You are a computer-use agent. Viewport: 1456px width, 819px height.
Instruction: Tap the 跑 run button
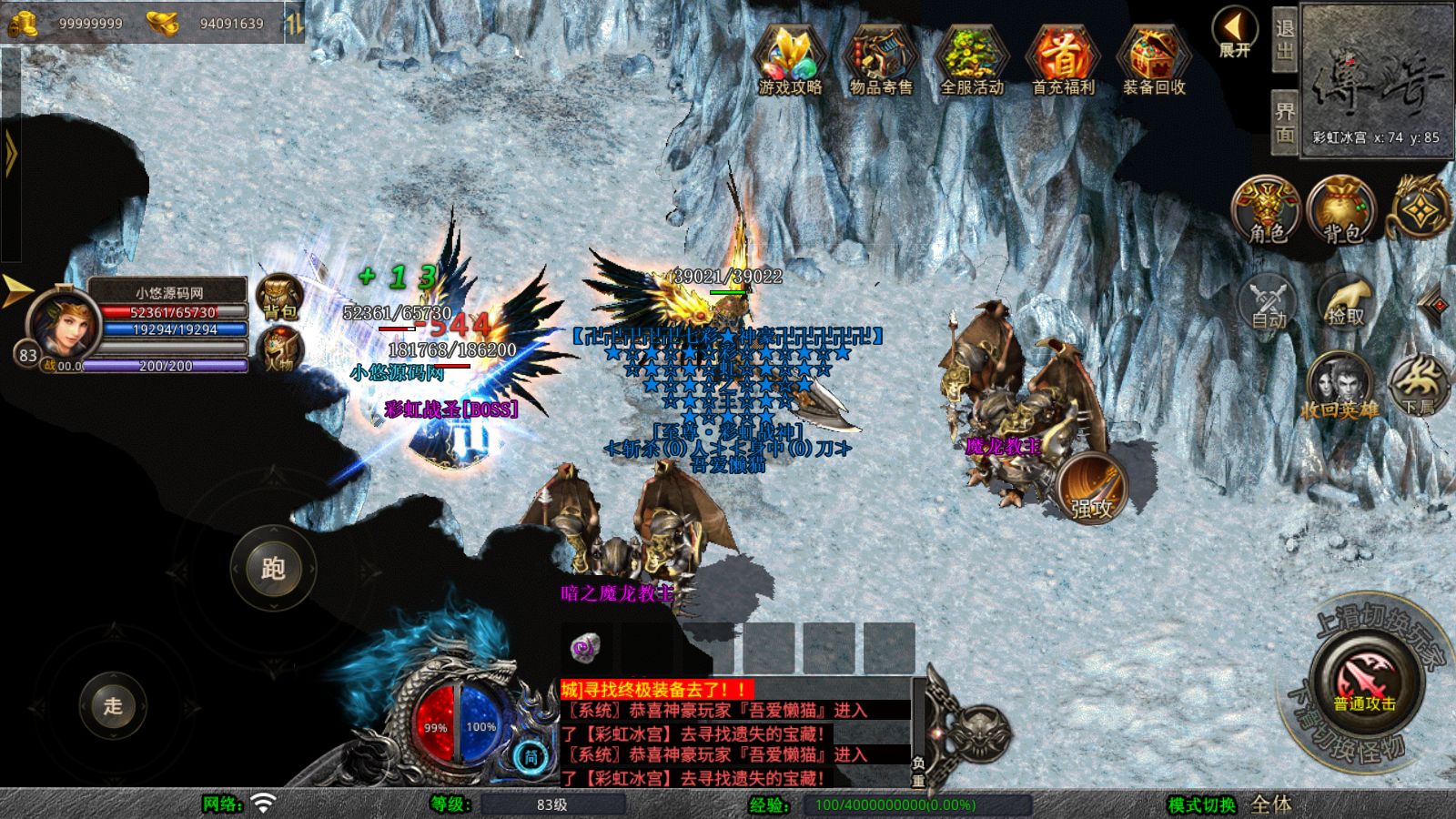tap(273, 569)
